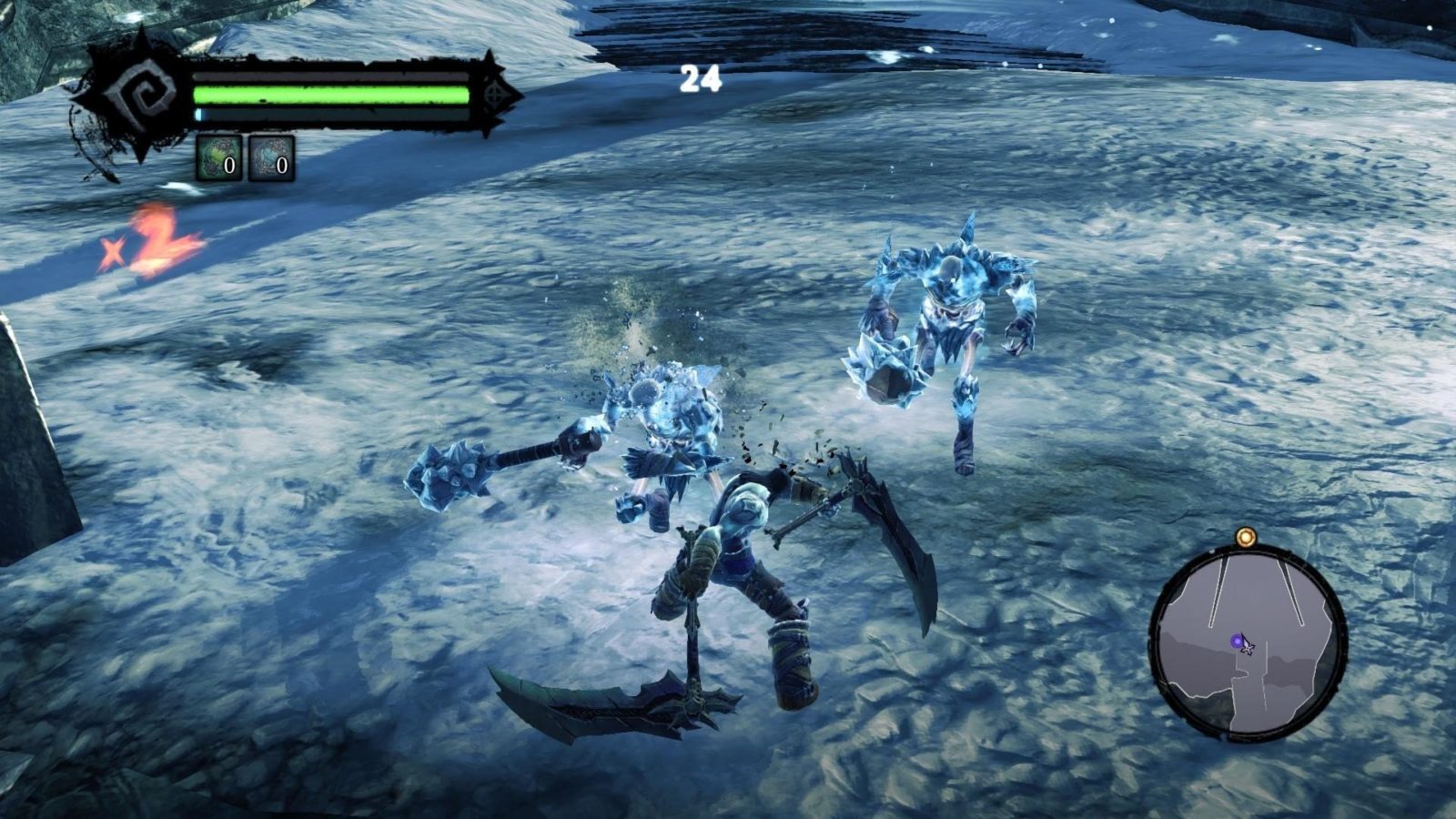Click the orange objective marker atop the minimap
This screenshot has width=1456, height=819.
click(x=1244, y=538)
